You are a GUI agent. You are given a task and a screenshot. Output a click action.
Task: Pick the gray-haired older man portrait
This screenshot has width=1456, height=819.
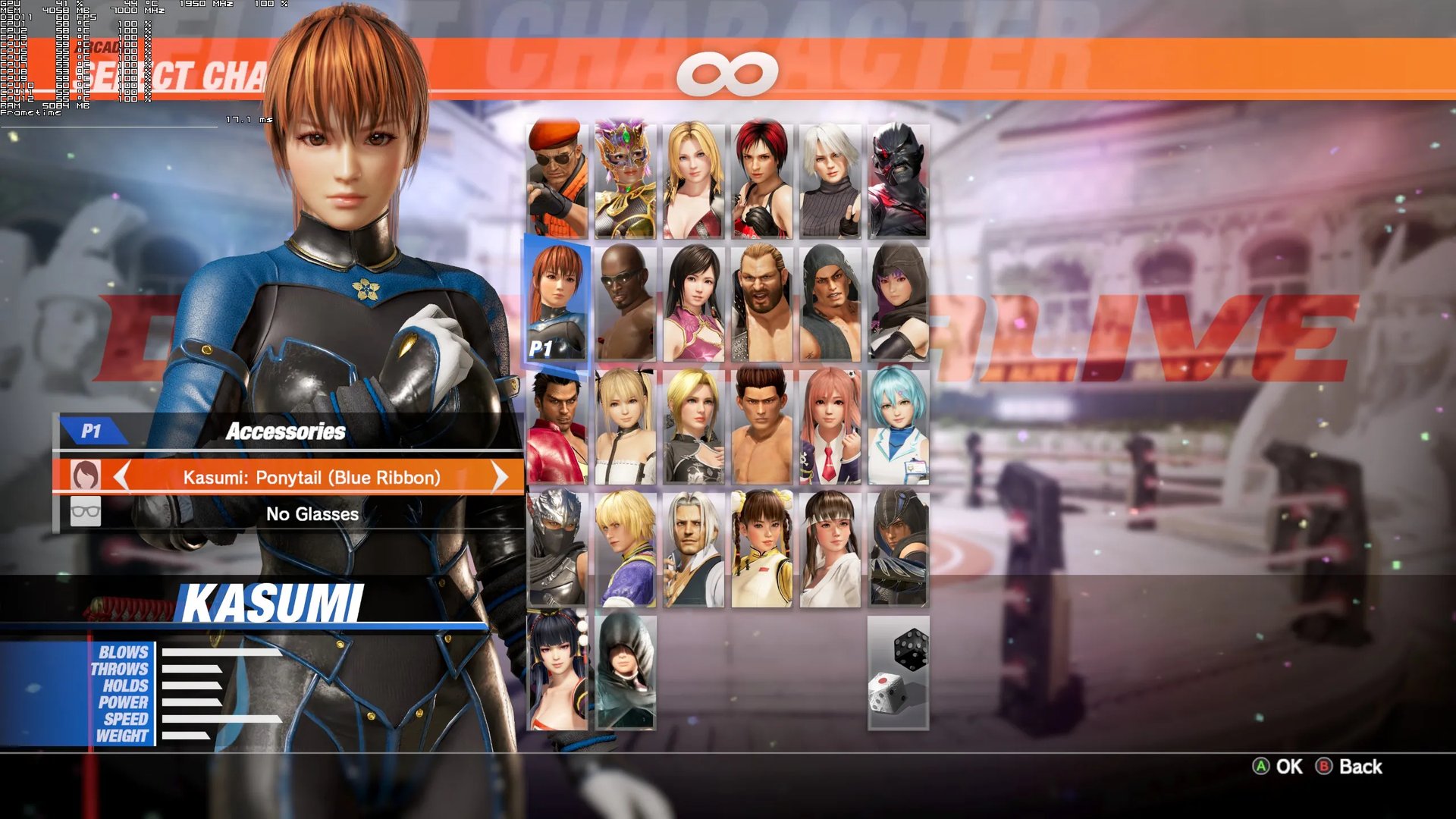(694, 549)
